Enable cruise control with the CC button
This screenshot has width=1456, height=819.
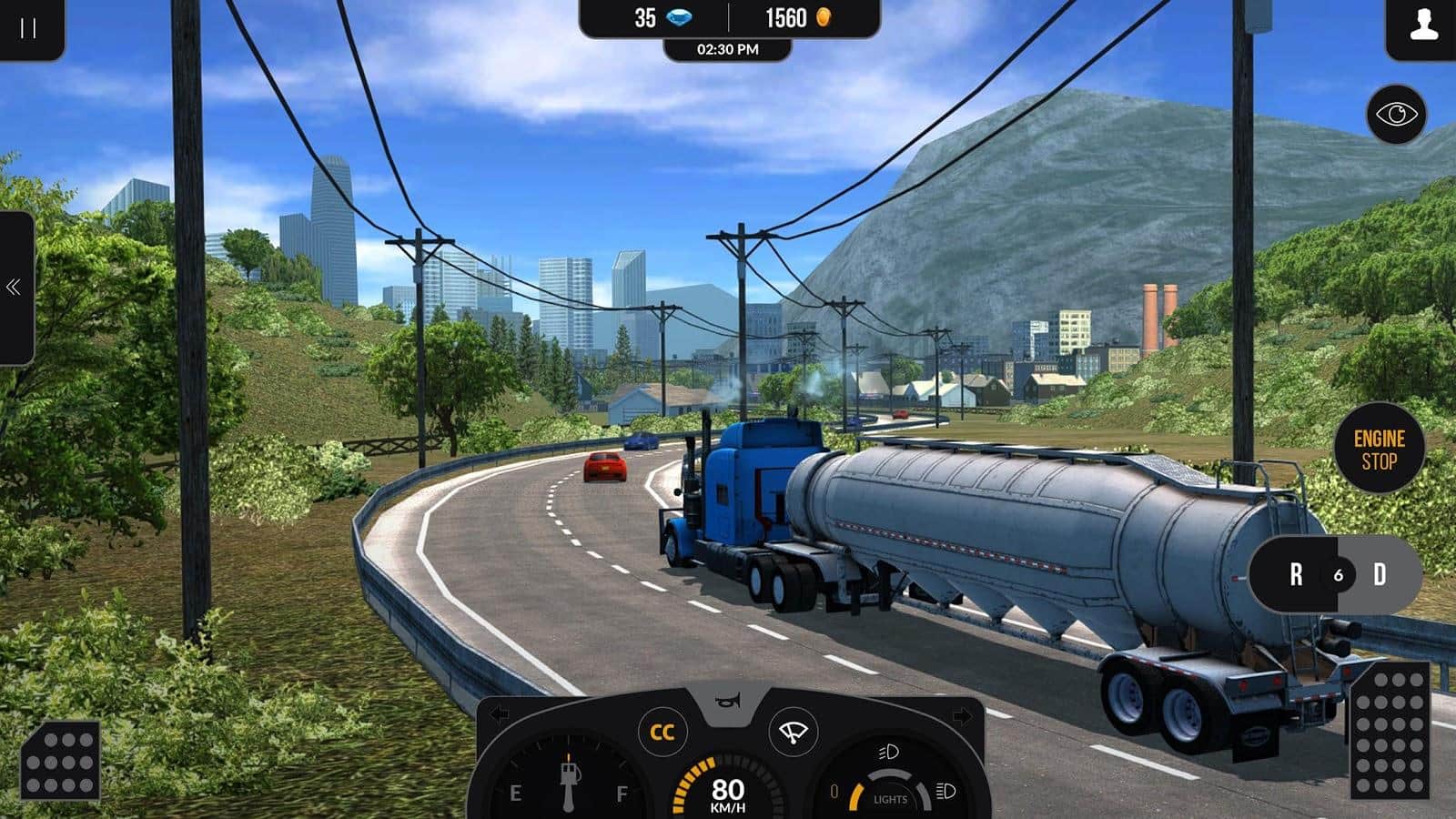click(x=662, y=732)
